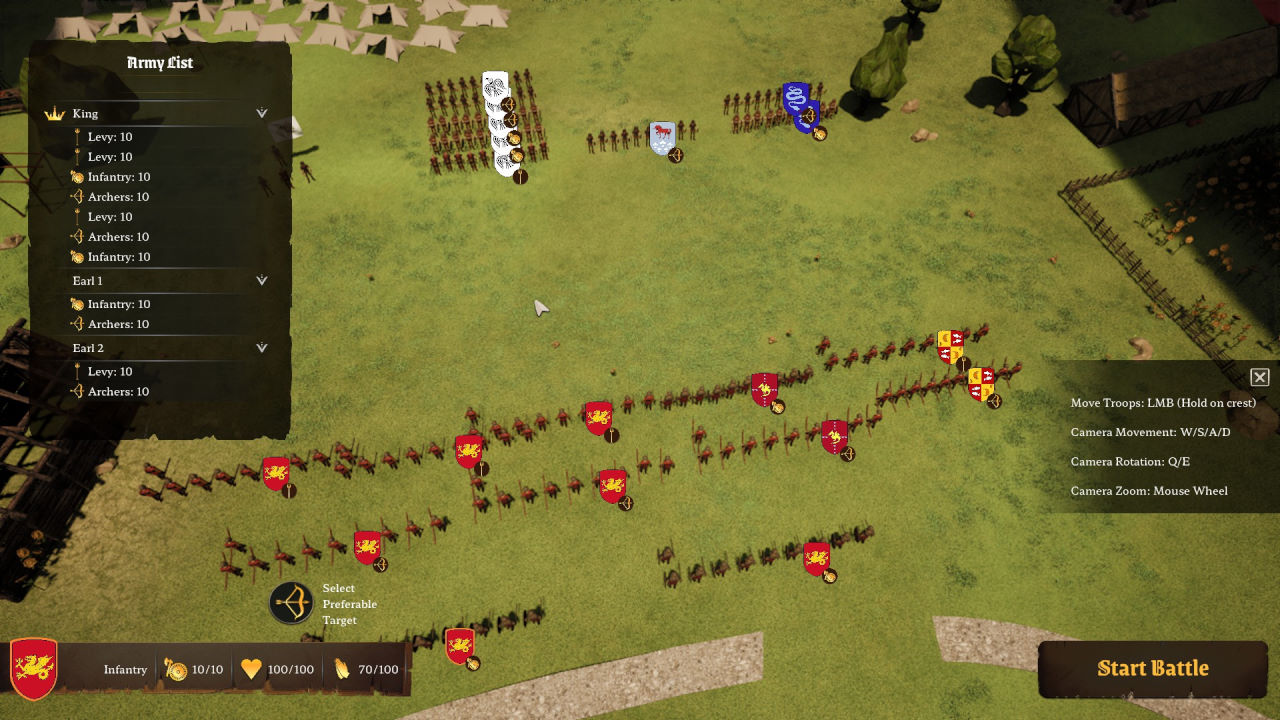Click the large red dragon shield portrait

pos(34,668)
